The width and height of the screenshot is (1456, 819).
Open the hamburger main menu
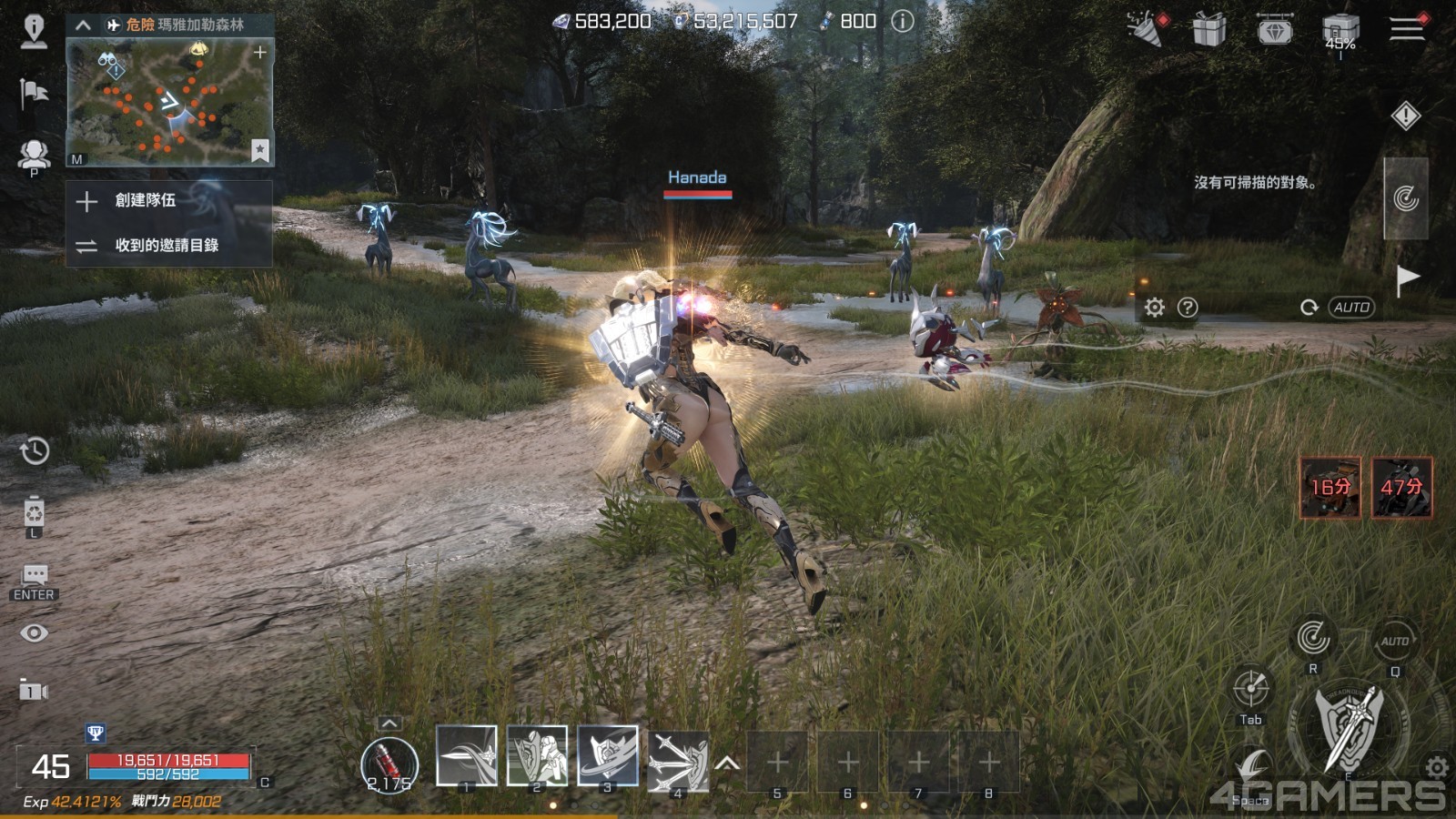point(1406,28)
